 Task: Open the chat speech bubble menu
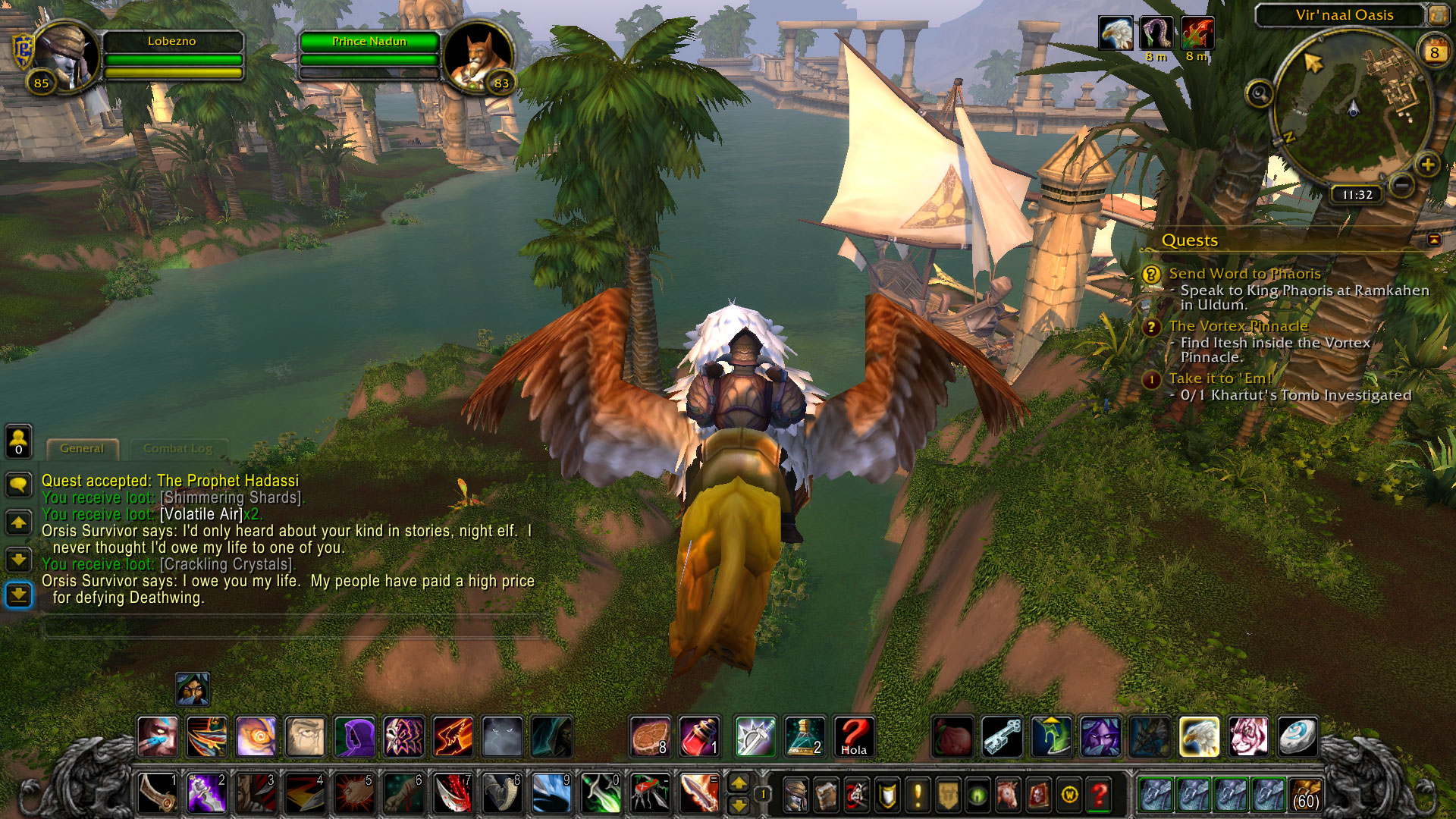coord(19,483)
